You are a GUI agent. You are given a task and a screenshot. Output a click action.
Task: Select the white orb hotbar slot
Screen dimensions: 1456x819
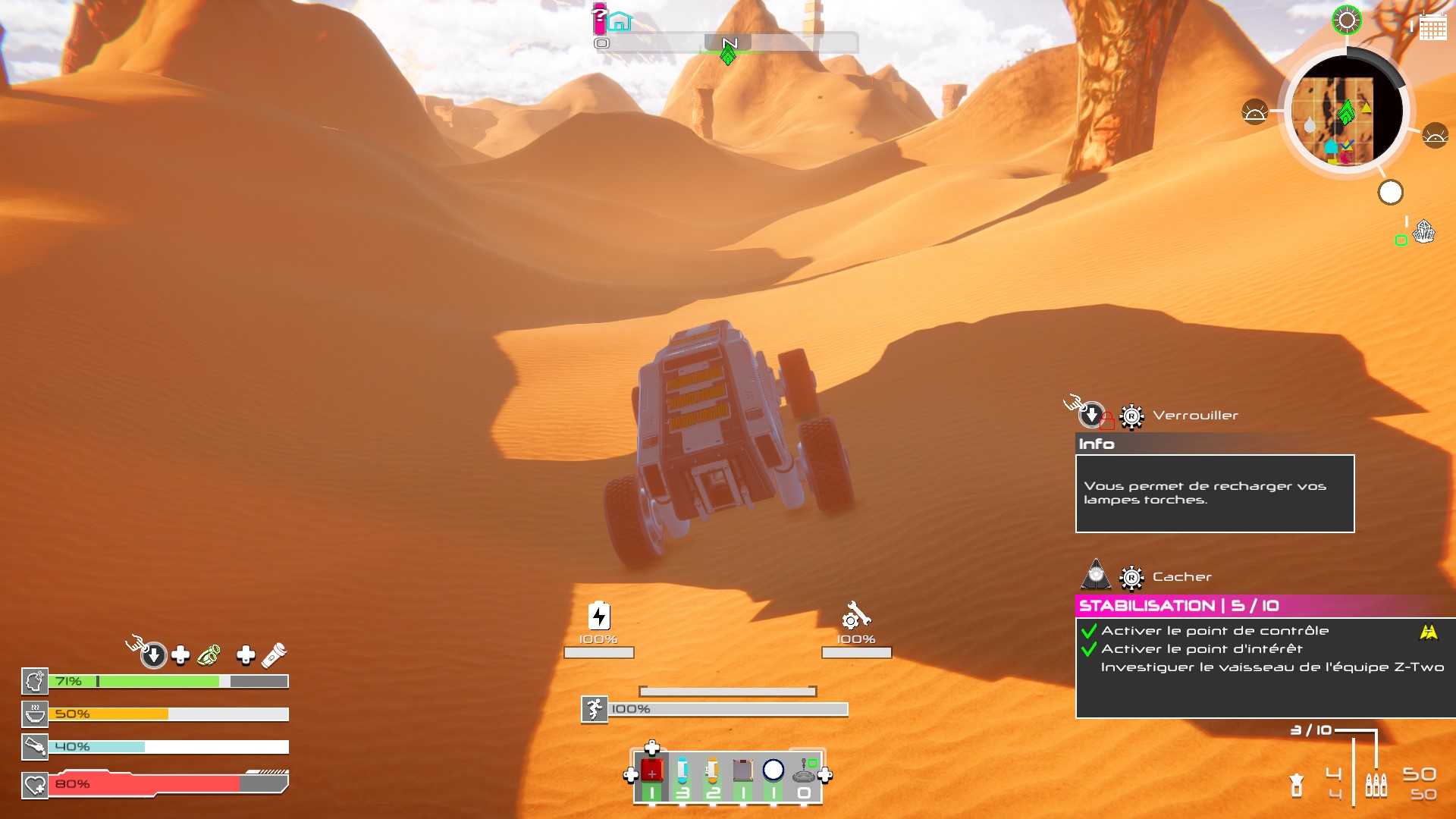[x=773, y=770]
